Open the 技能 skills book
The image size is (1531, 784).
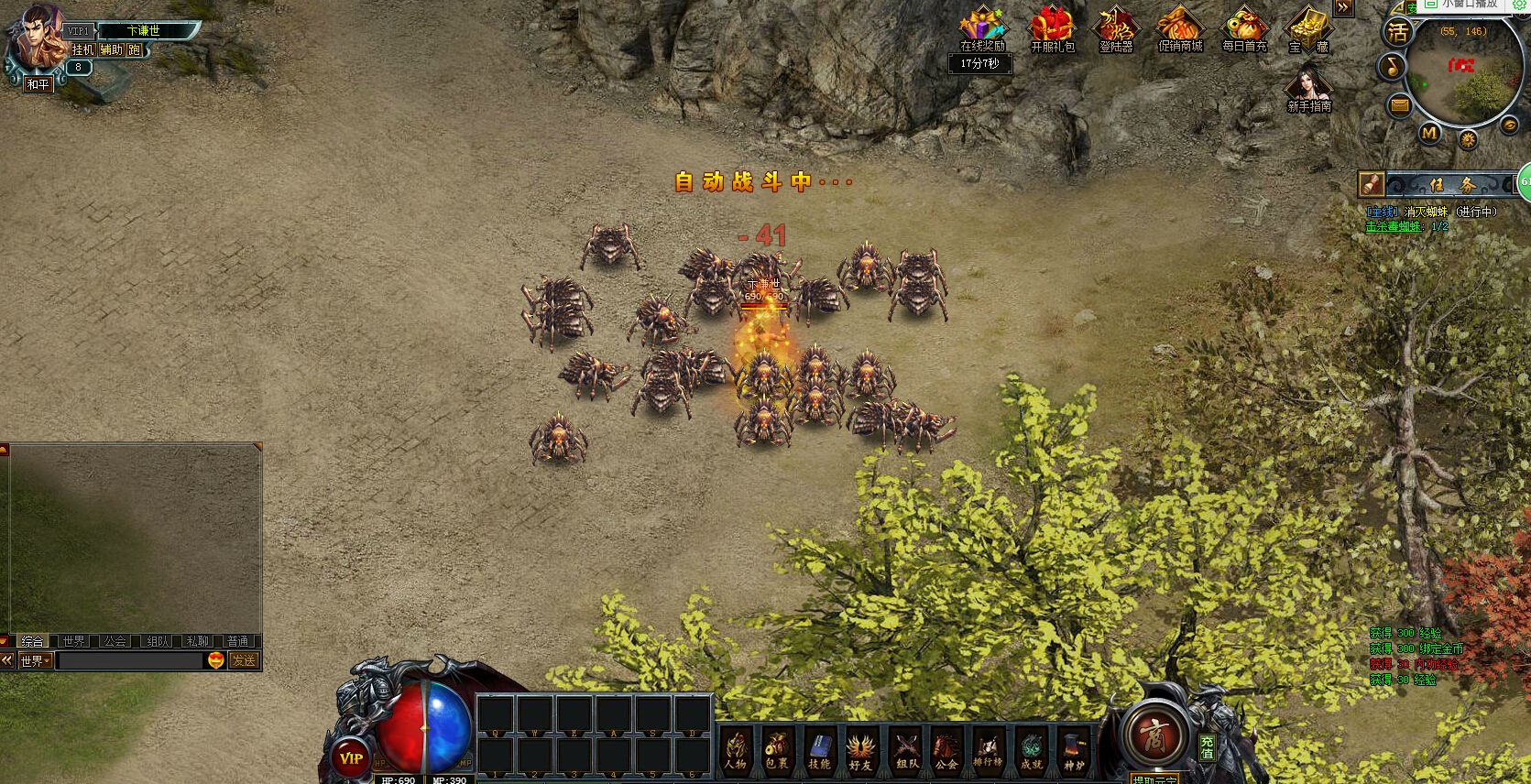pos(819,749)
